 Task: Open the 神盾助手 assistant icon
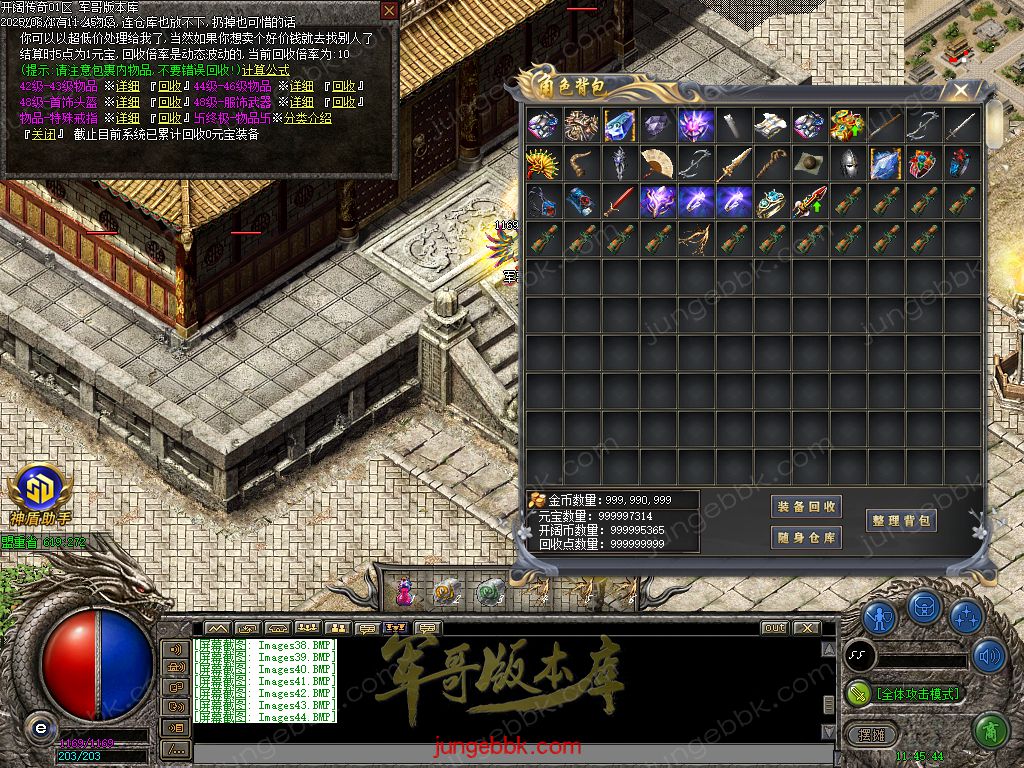click(x=38, y=492)
